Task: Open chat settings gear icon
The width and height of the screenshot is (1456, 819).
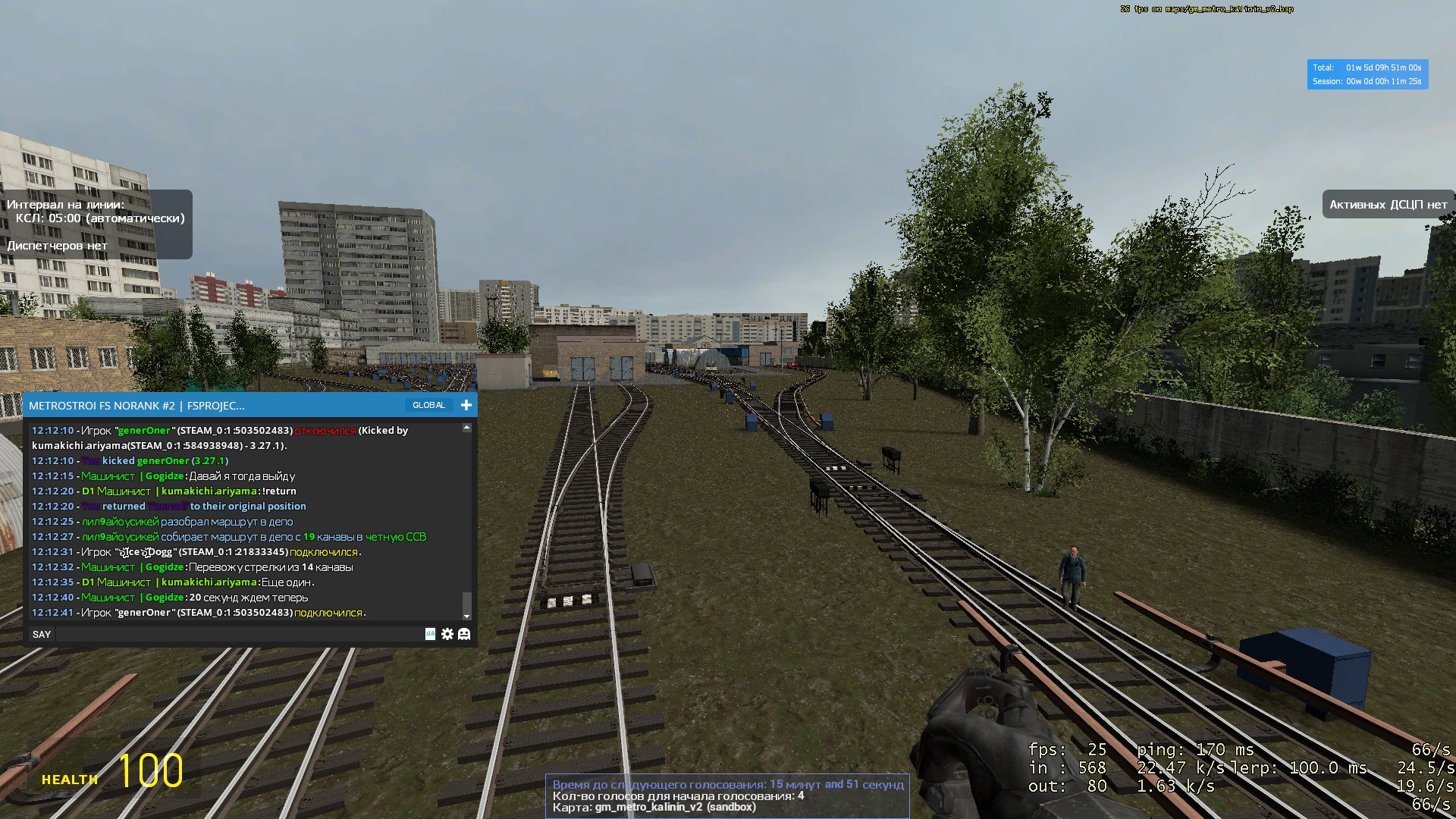Action: 447,634
